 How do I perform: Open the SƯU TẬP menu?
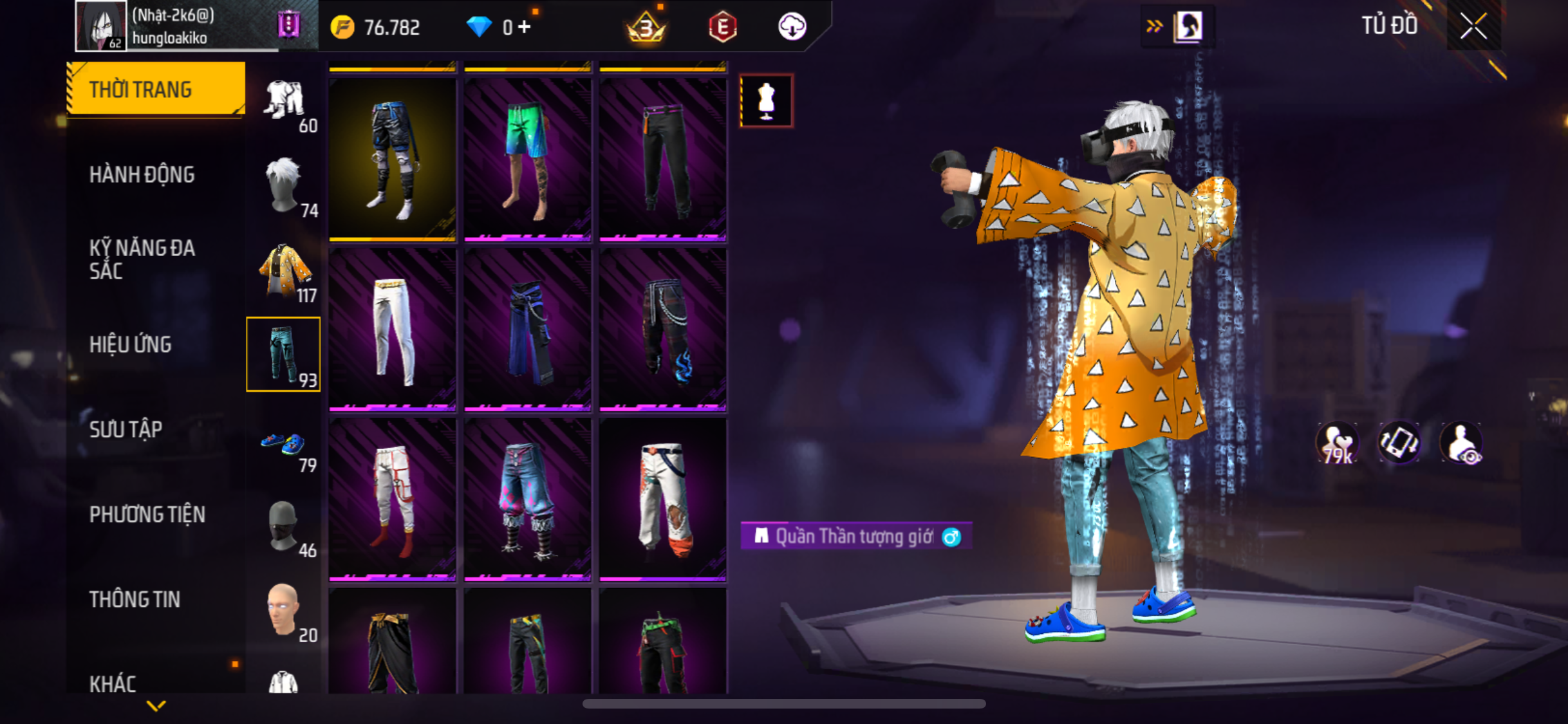tap(126, 429)
